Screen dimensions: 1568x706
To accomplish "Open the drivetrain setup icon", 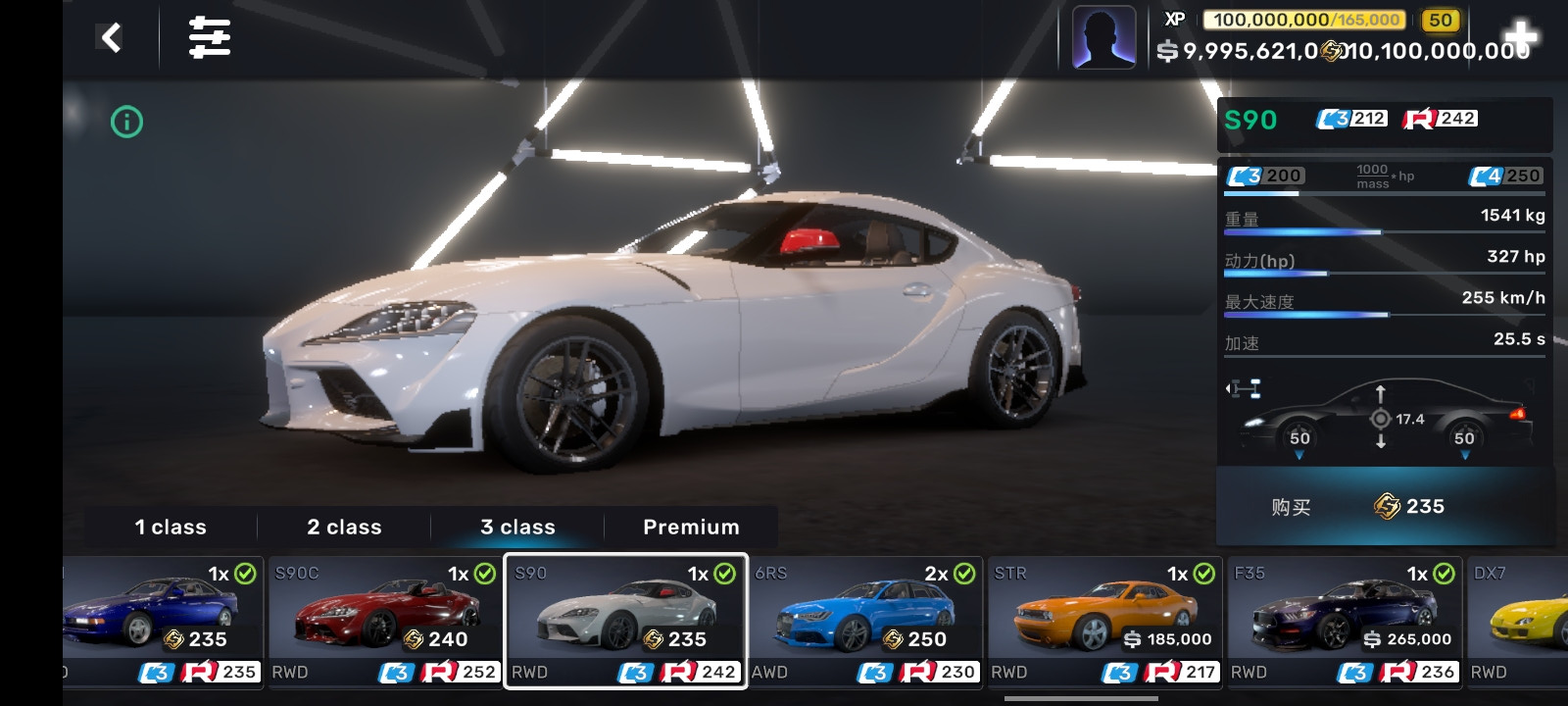I will pyautogui.click(x=1244, y=389).
